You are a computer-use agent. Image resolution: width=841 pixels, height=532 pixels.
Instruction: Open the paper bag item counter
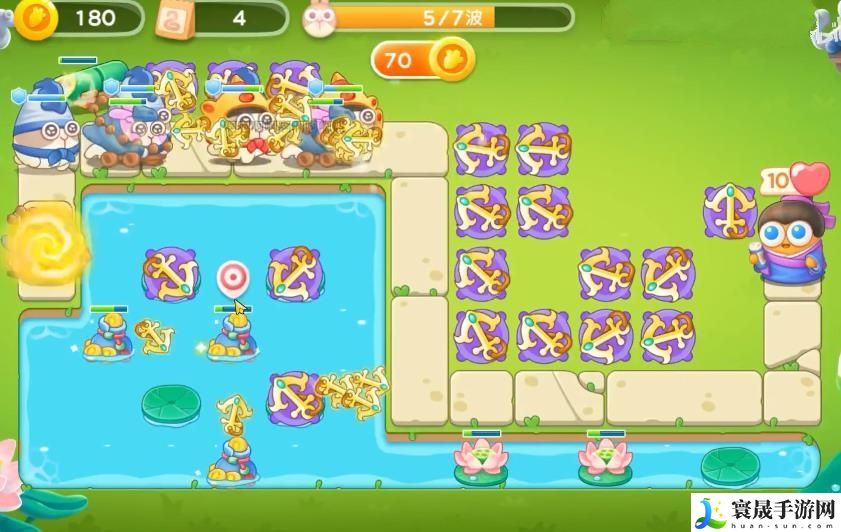click(x=177, y=17)
